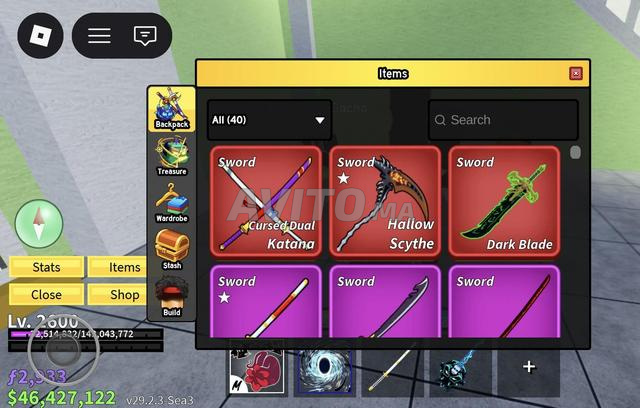Screen dimensions: 640x408
Task: Click the yellow Close button
Action: [46, 295]
